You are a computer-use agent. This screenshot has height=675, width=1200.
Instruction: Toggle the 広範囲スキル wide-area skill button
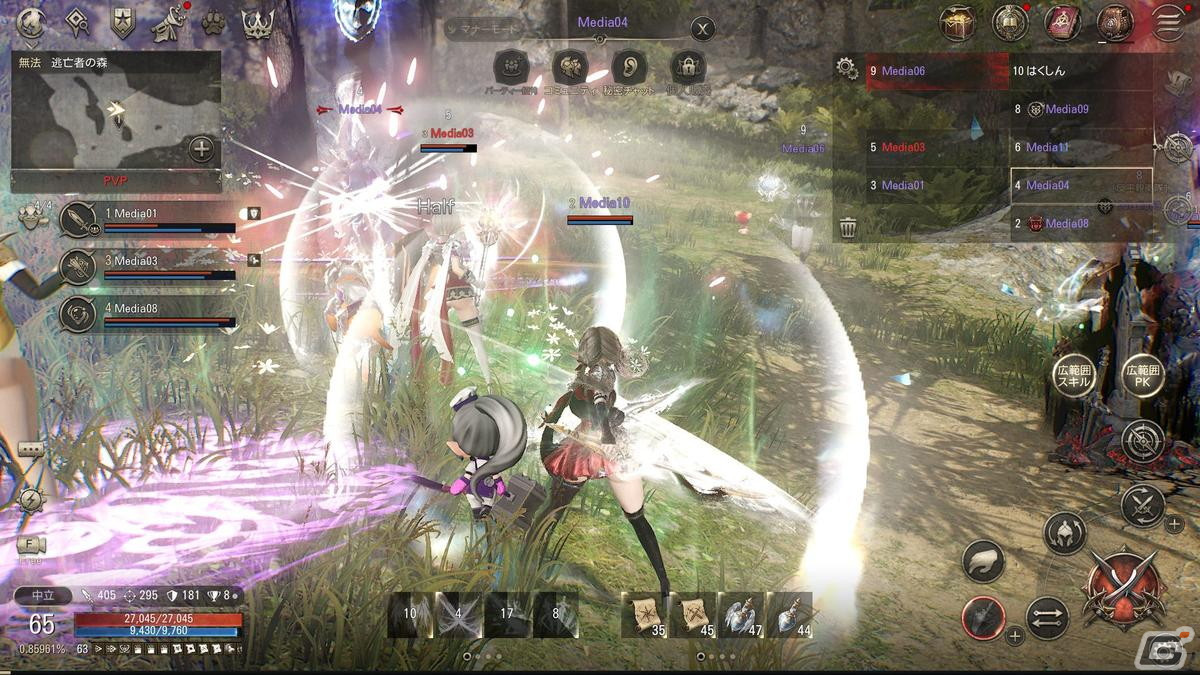(x=1075, y=376)
